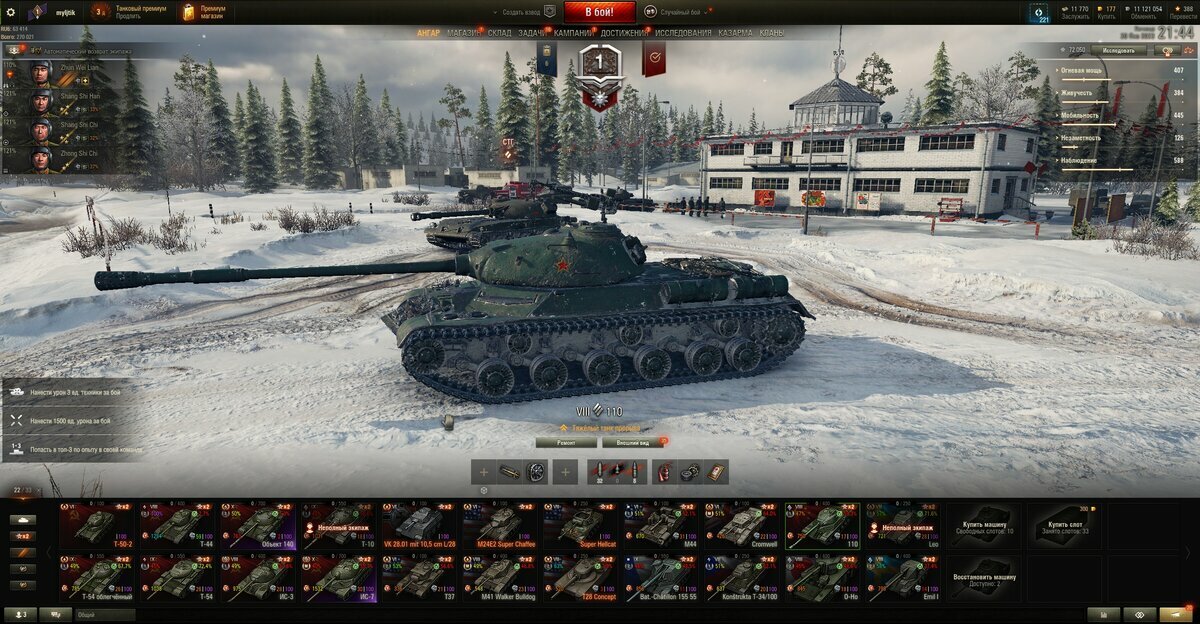The width and height of the screenshot is (1200, 624).
Task: Click the Ремонт button
Action: (x=566, y=442)
